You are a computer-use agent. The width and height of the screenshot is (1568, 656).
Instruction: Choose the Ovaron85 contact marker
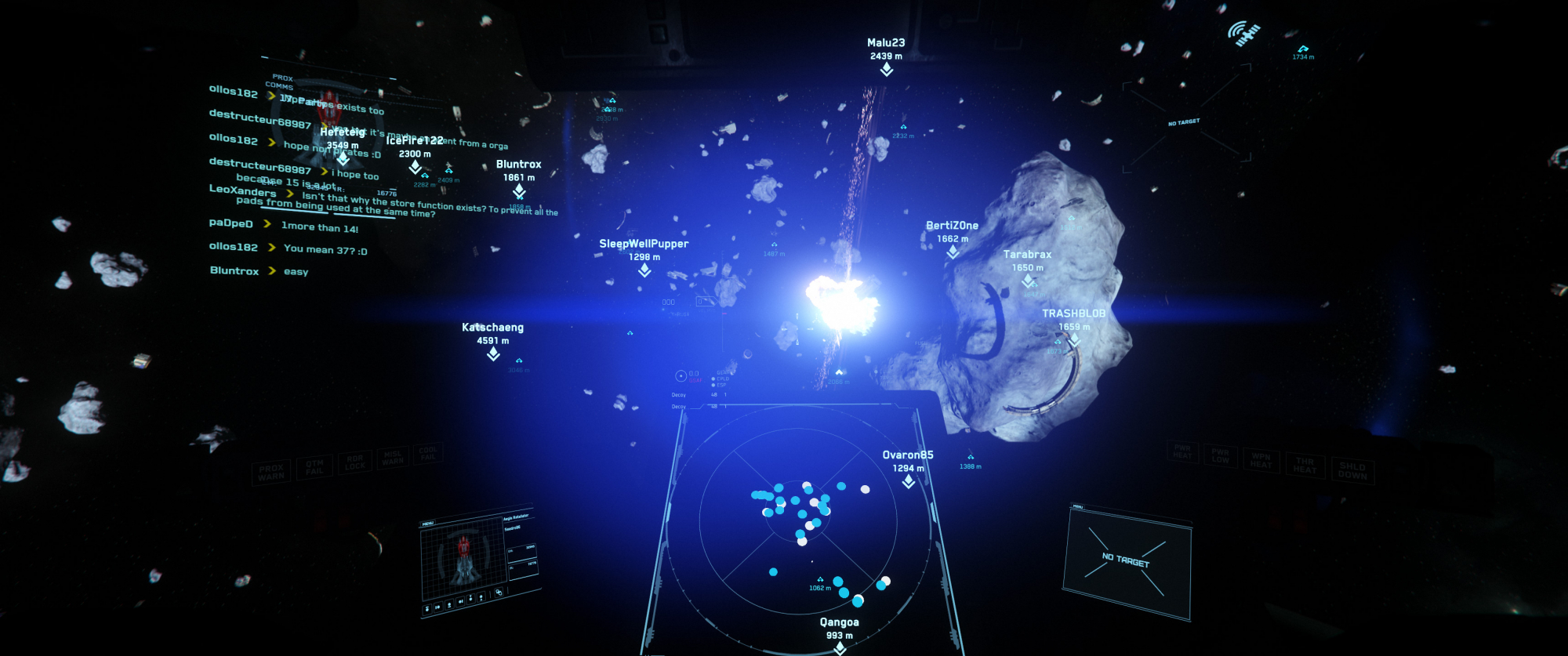click(x=909, y=482)
